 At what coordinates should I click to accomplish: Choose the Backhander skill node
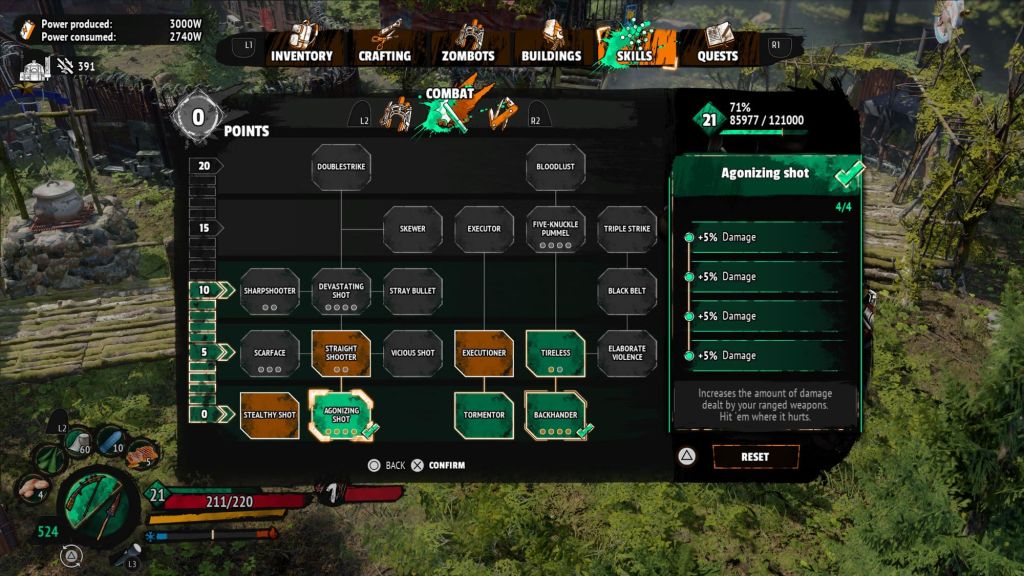tap(555, 415)
